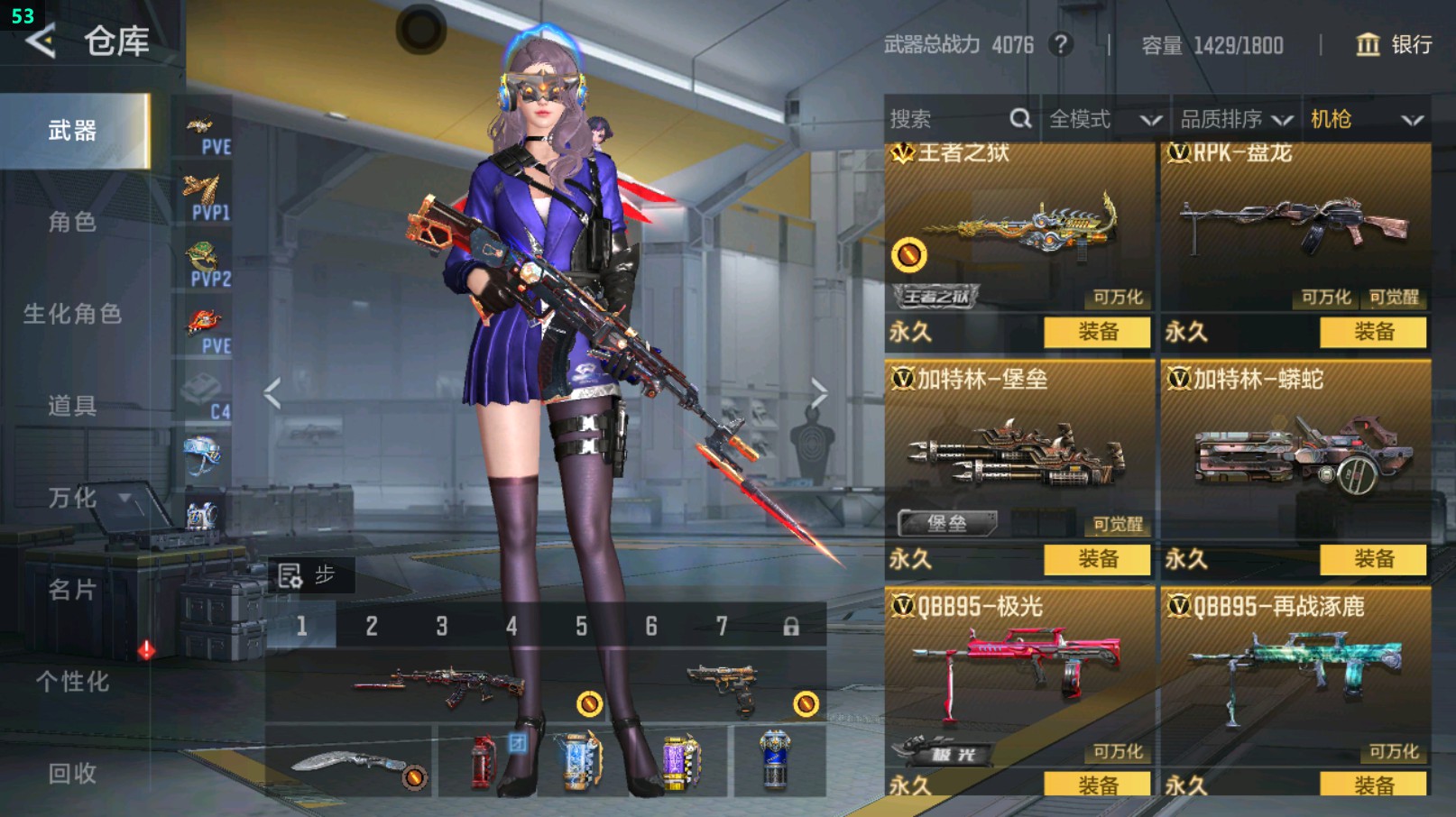Open the 名片 section

click(x=72, y=590)
